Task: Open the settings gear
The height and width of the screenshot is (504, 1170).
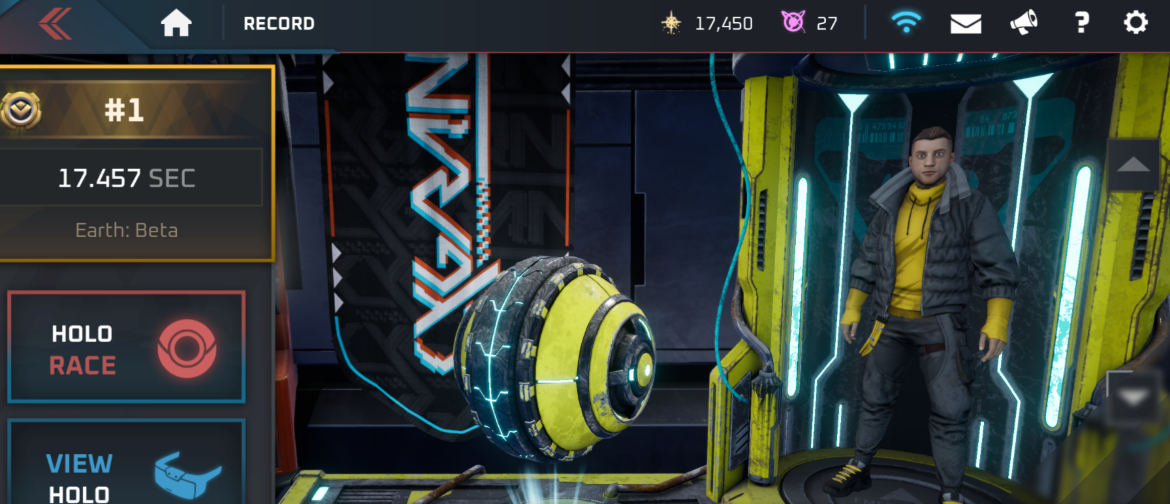Action: coord(1136,23)
